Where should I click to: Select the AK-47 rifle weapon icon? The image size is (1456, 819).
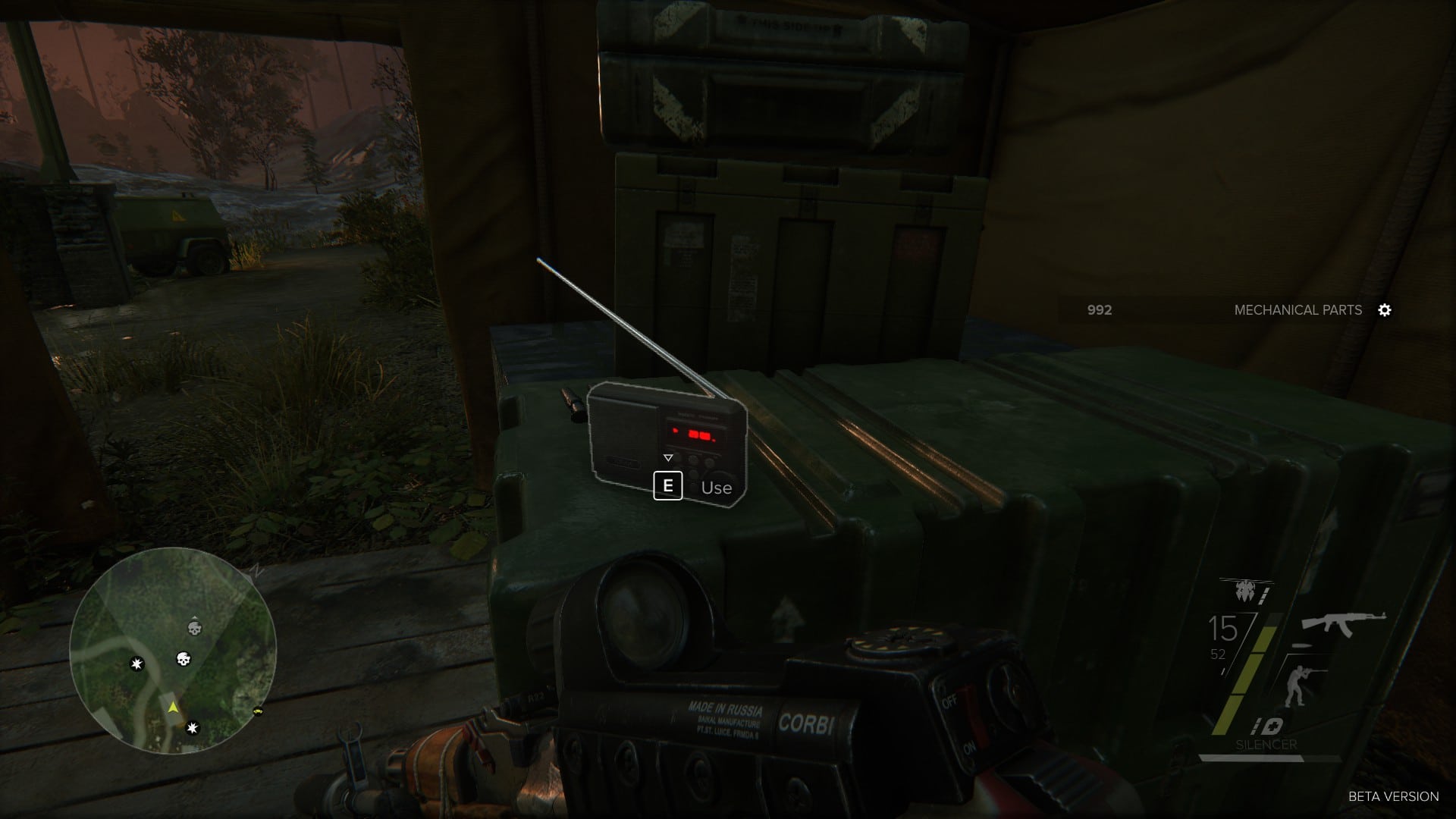[x=1343, y=623]
